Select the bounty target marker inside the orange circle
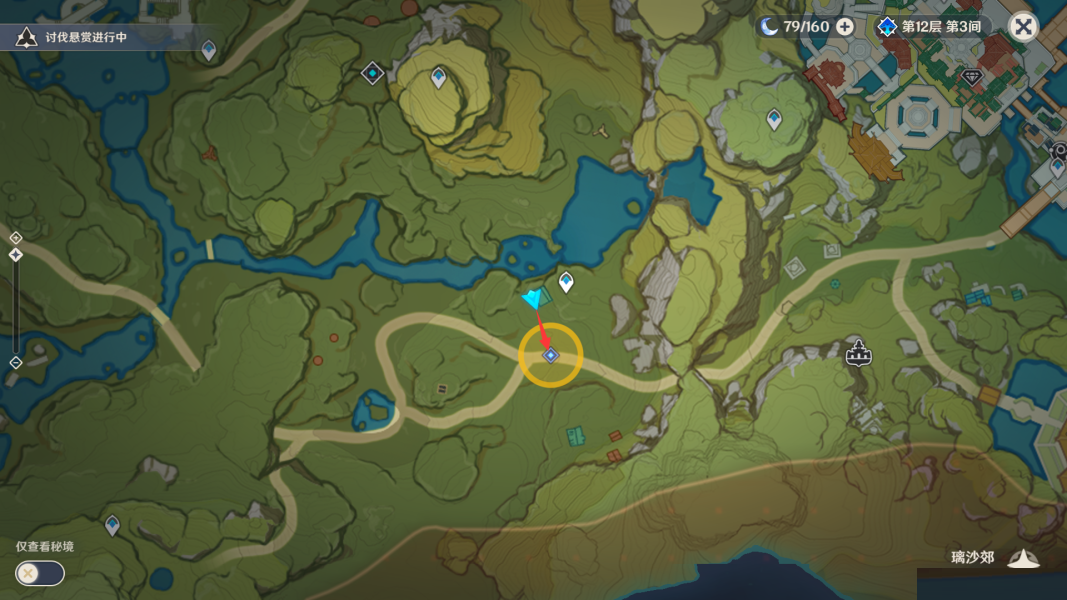Screen dimensions: 1067x600 tap(550, 355)
